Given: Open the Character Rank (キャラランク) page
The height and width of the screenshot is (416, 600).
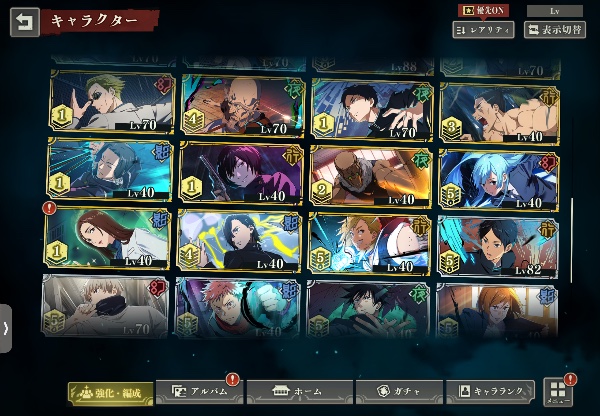Looking at the screenshot, I should [489, 392].
